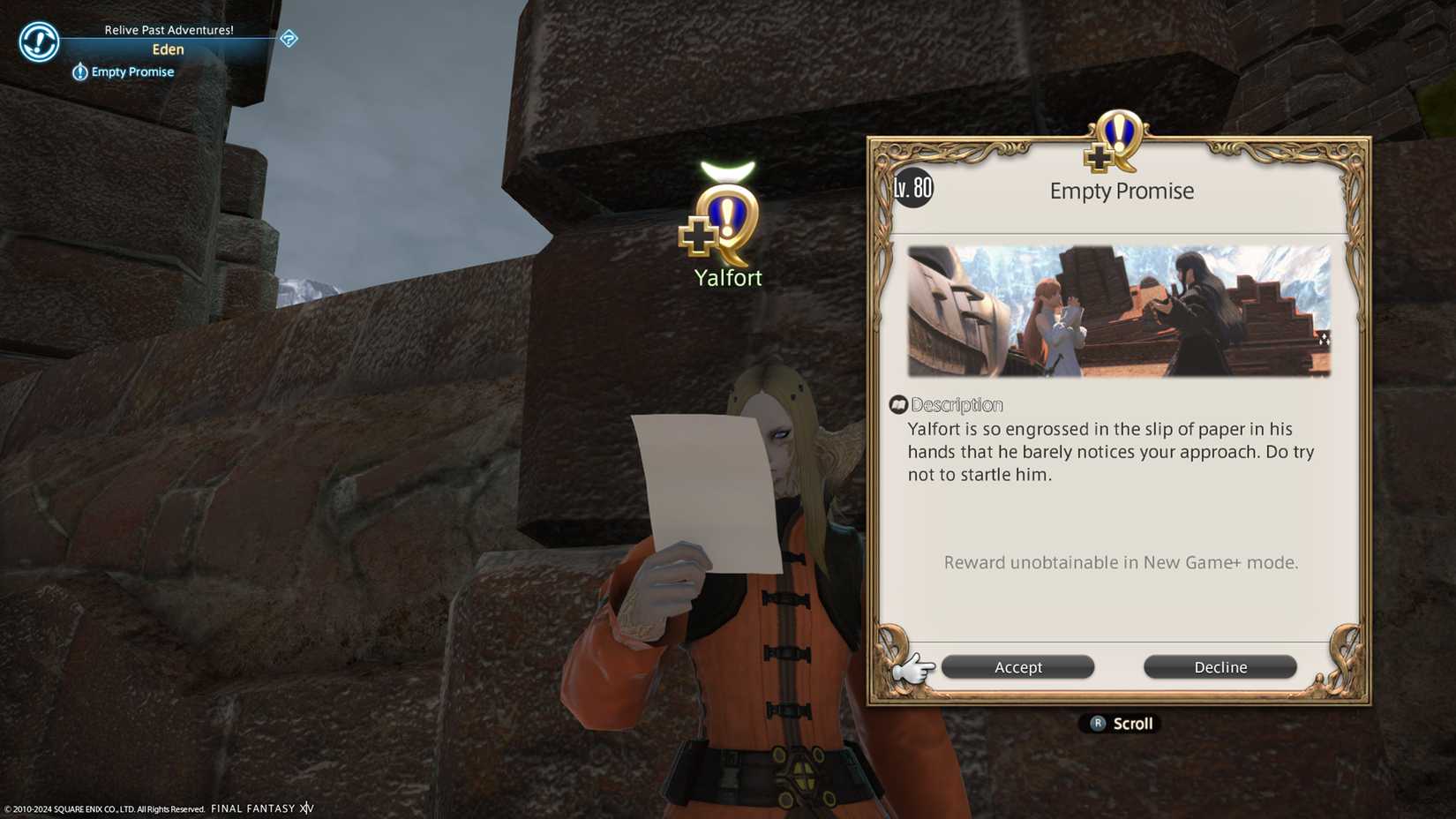The height and width of the screenshot is (819, 1456).
Task: Click the Empty Promise objective icon
Action: click(79, 71)
